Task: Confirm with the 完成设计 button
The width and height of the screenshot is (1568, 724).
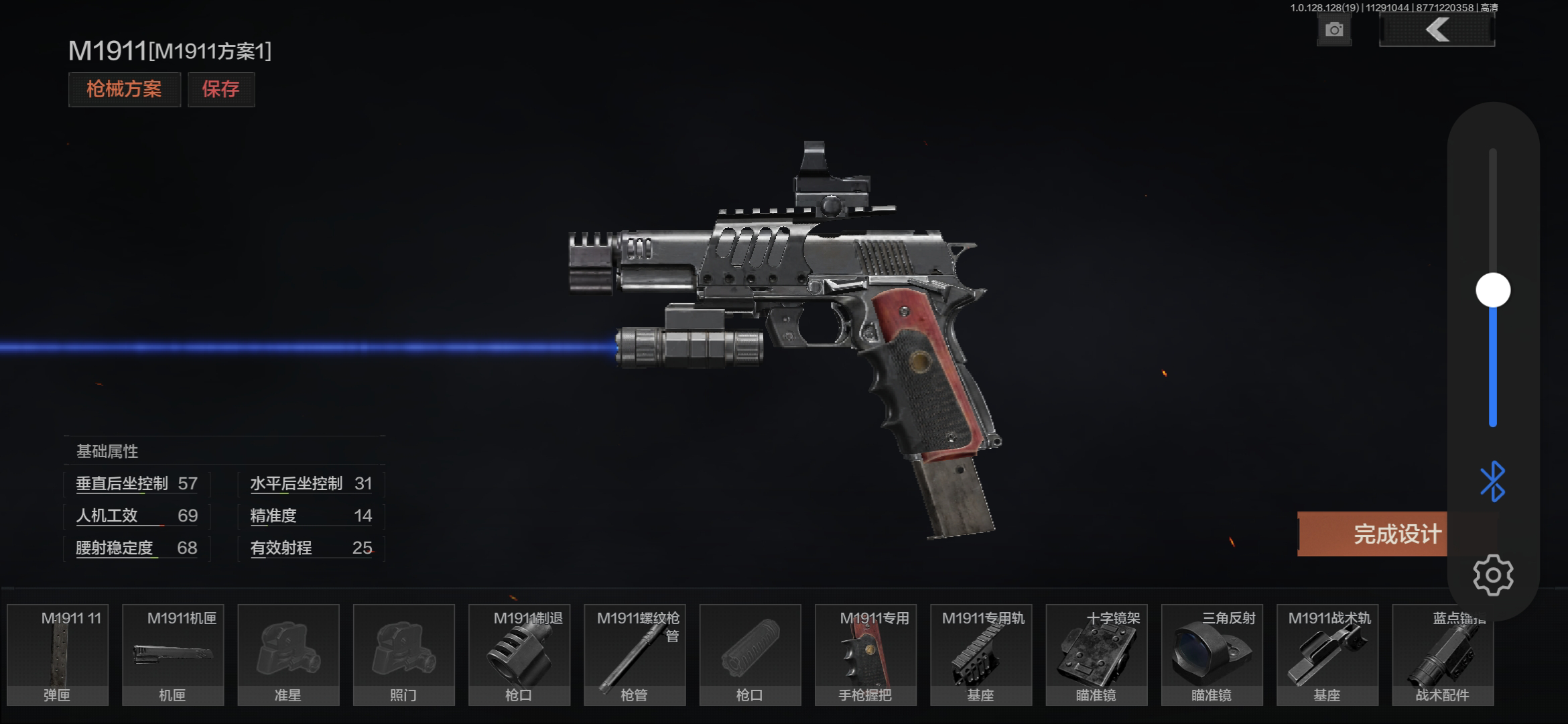Action: coord(1374,534)
